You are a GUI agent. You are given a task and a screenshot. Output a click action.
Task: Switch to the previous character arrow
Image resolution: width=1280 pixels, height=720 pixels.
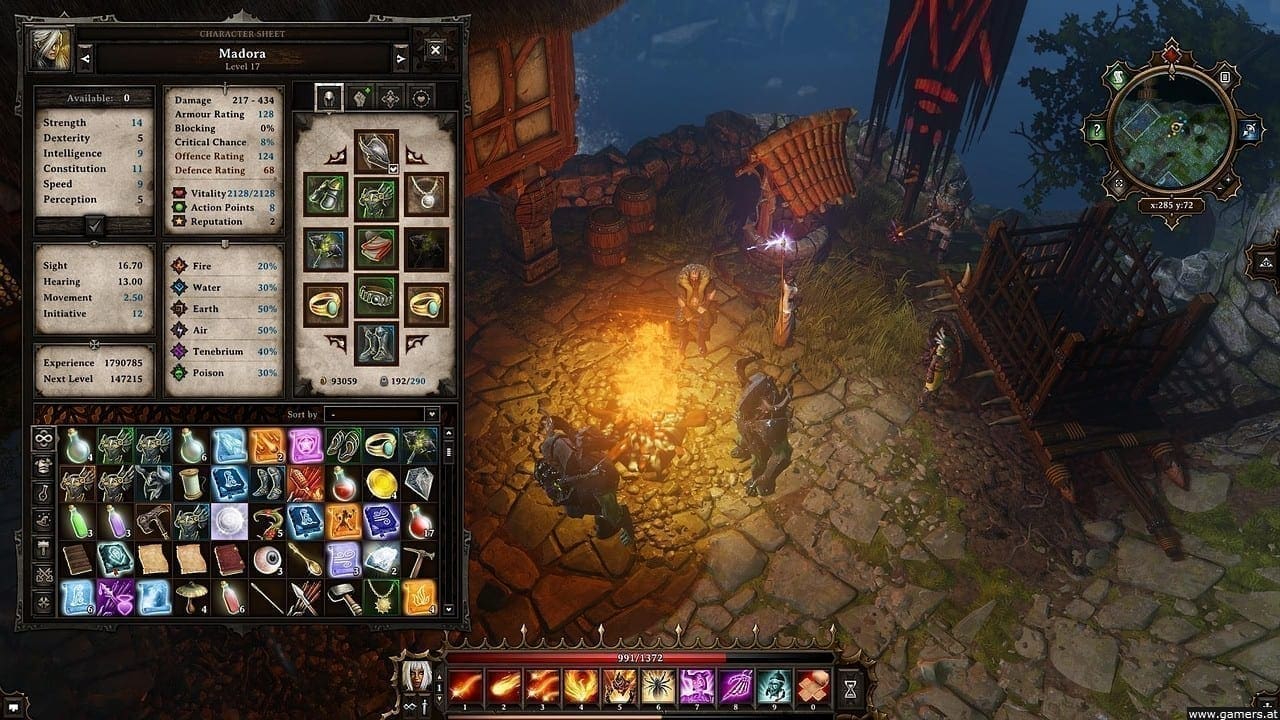pos(85,59)
